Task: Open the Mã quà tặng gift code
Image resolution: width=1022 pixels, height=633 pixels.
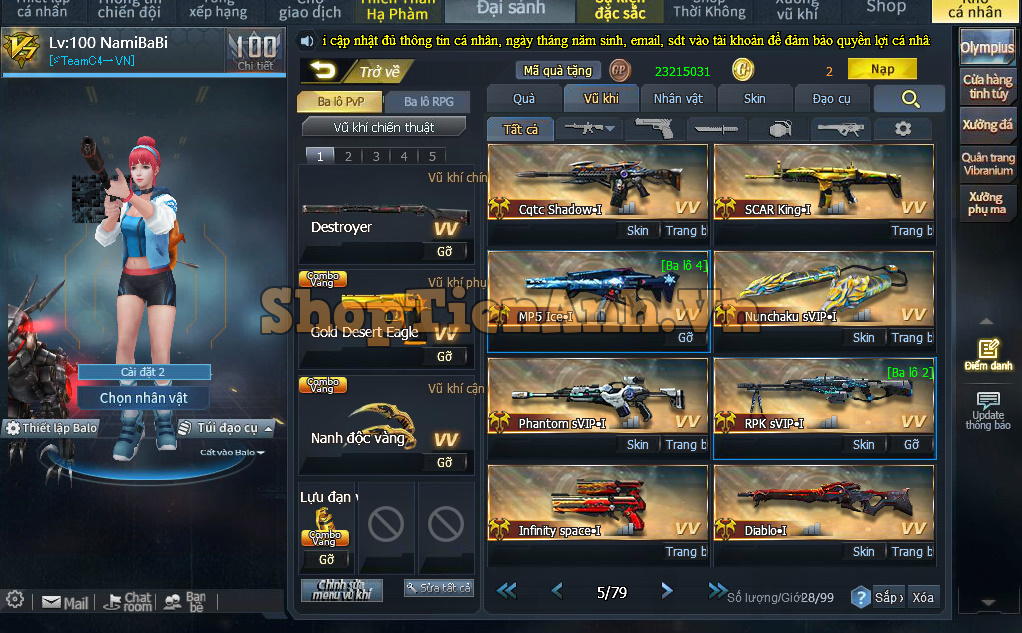Action: 558,70
